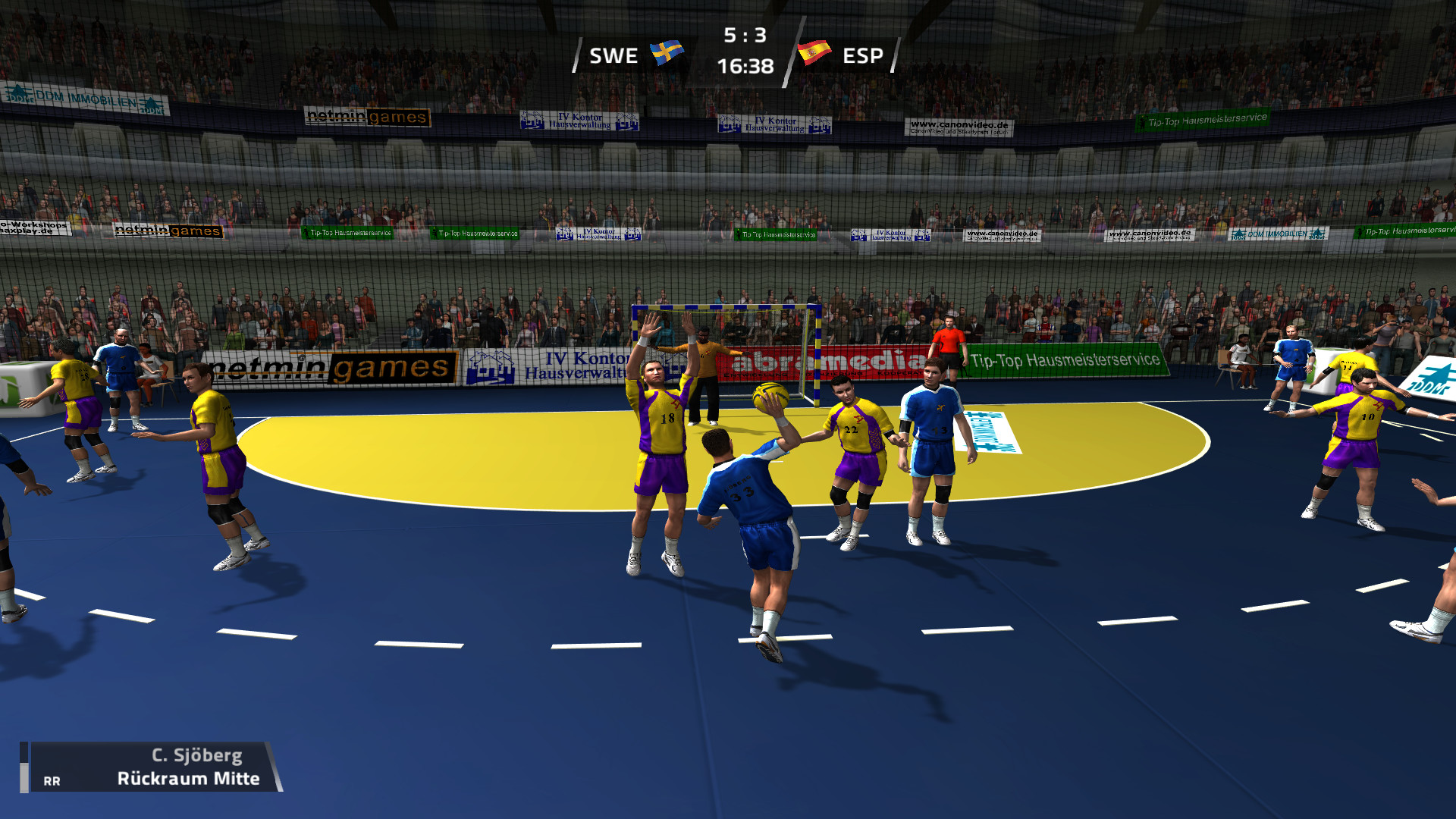Select the RR position badge on the player plate
The height and width of the screenshot is (819, 1456).
point(51,780)
